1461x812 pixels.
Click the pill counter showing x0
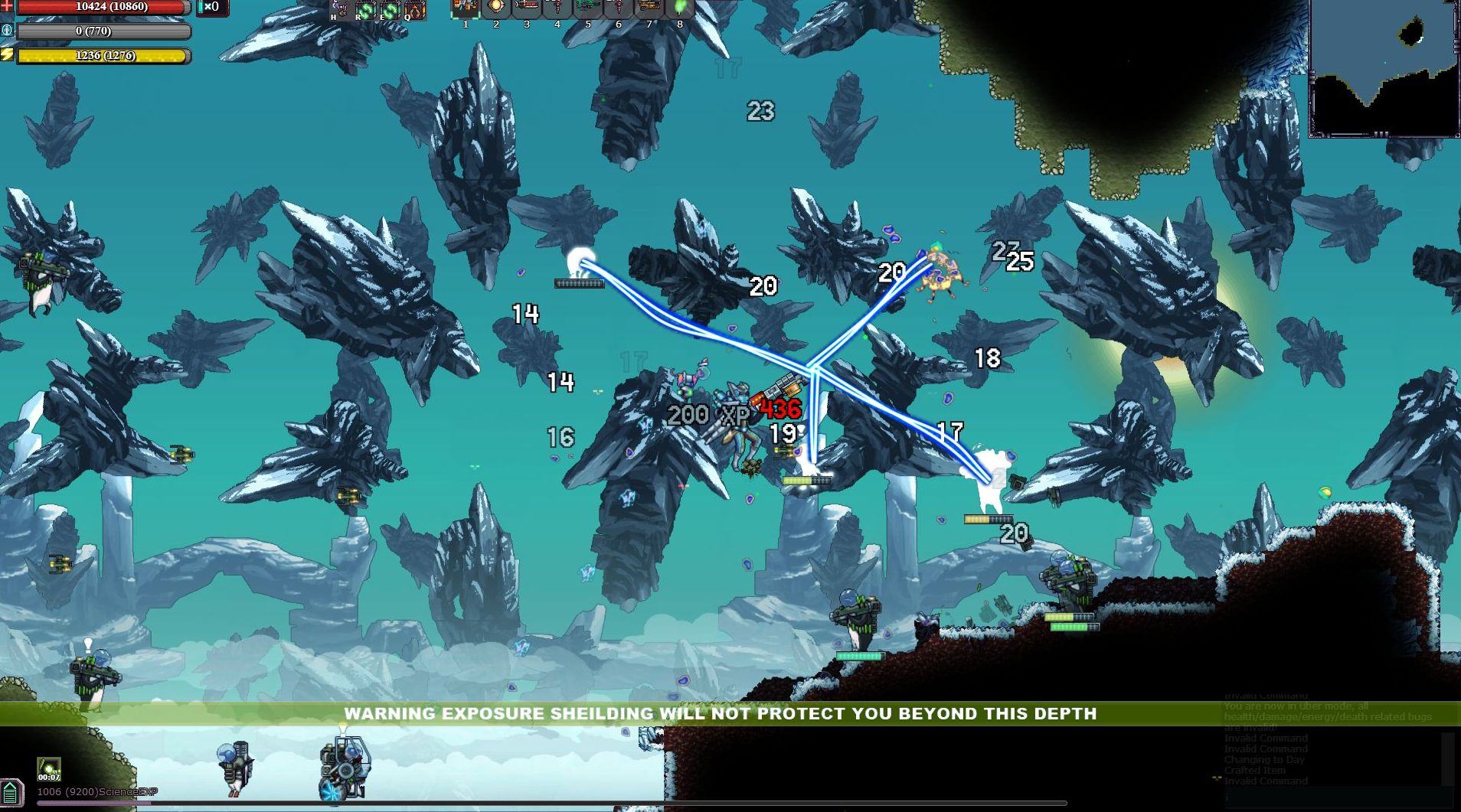pyautogui.click(x=211, y=8)
